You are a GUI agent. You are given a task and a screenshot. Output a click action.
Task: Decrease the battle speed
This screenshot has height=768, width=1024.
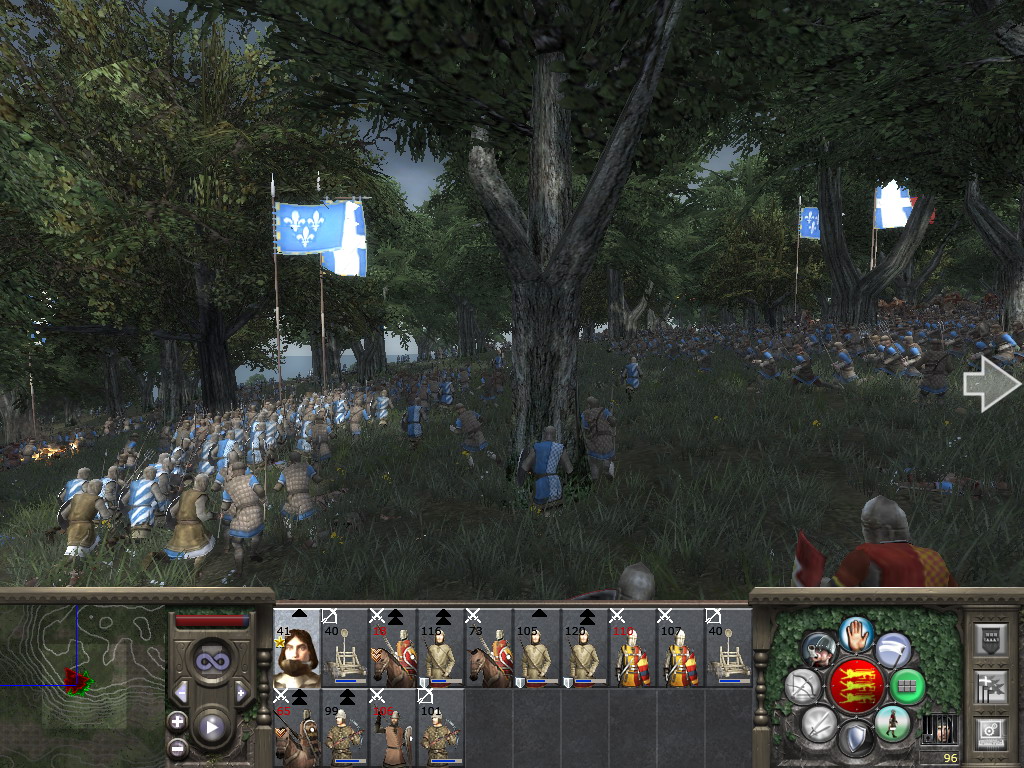click(x=182, y=693)
